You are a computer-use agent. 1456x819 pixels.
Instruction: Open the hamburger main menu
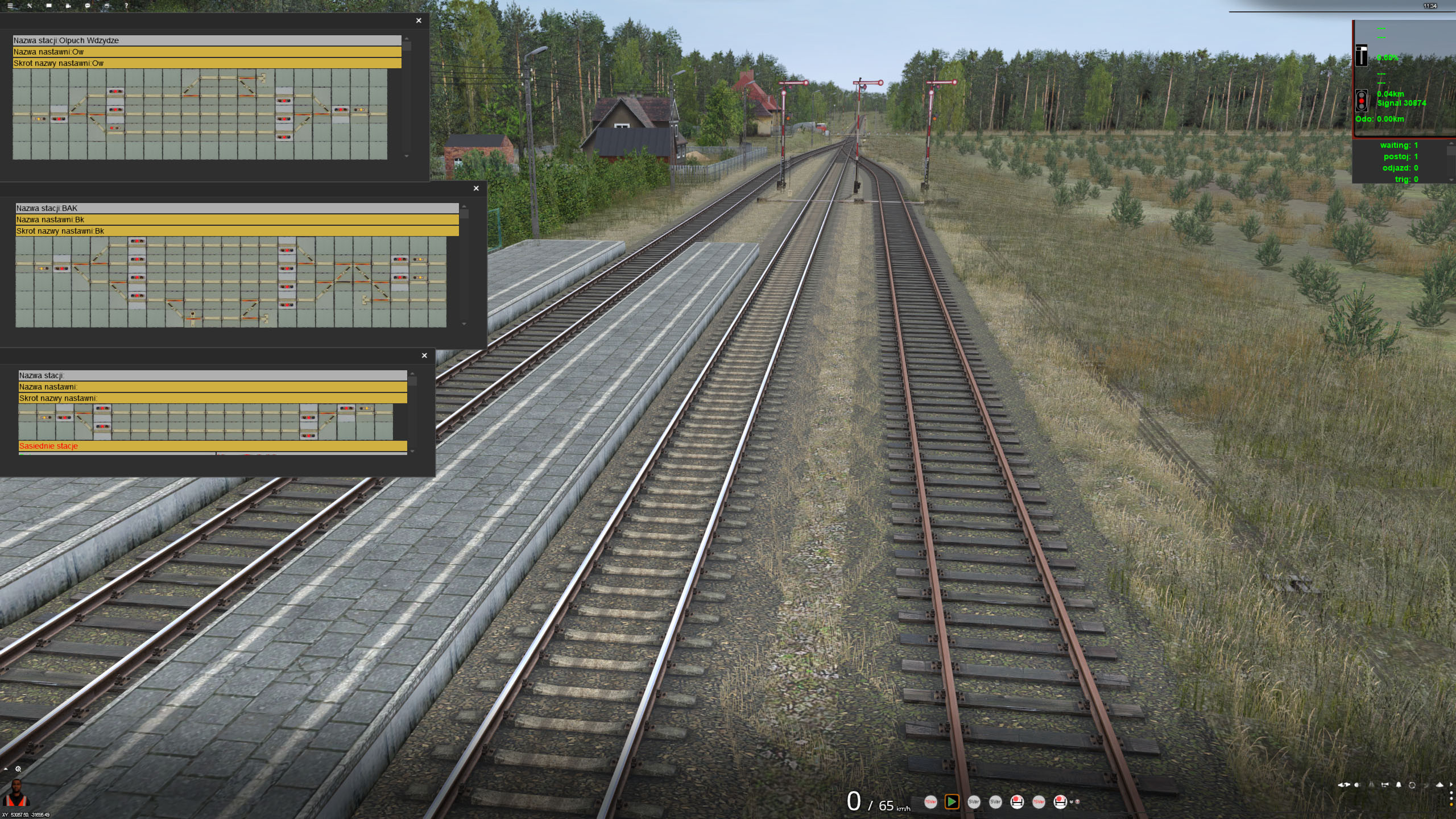10,6
